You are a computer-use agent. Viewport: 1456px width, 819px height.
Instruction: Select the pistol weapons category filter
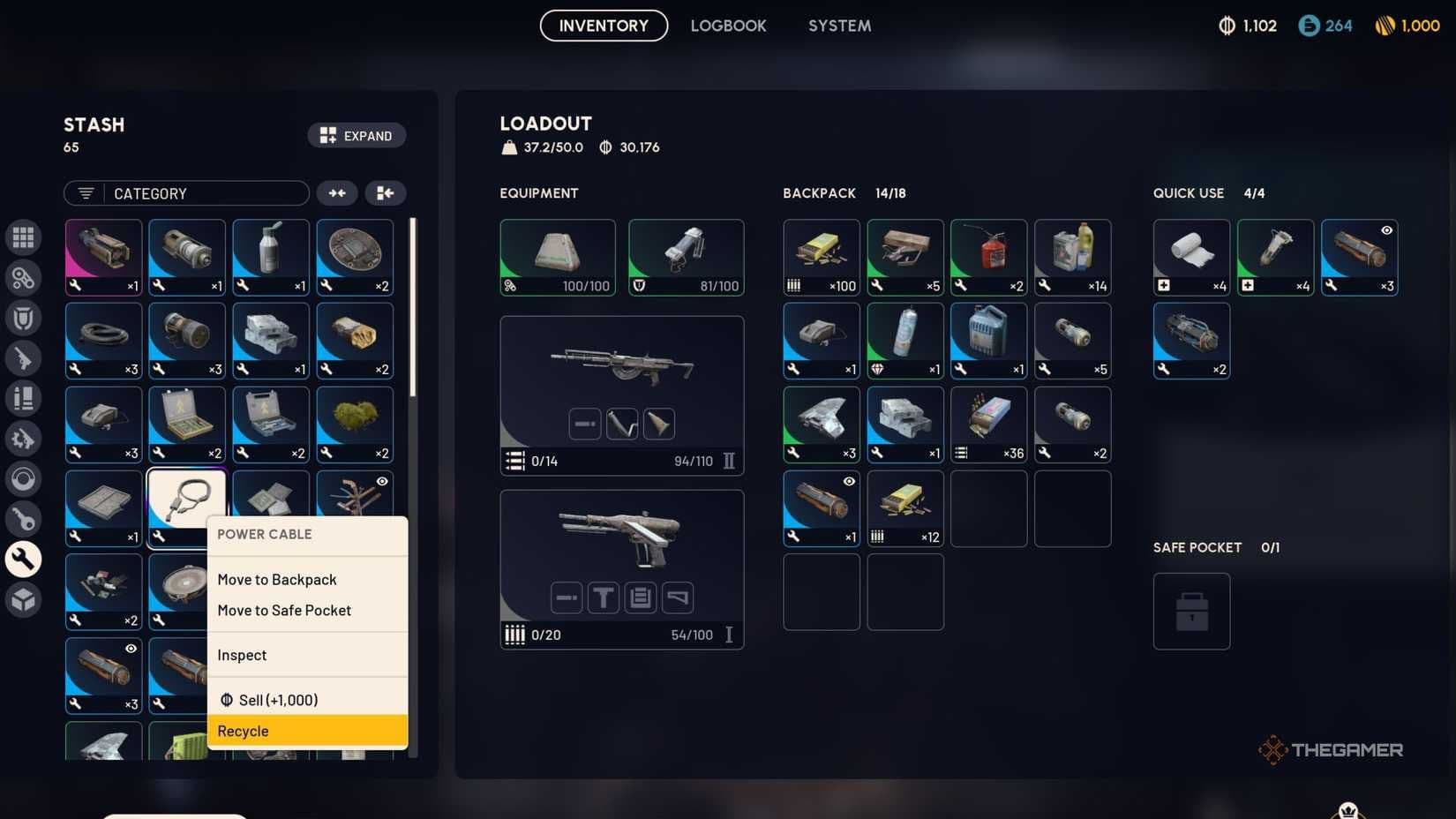coord(24,358)
